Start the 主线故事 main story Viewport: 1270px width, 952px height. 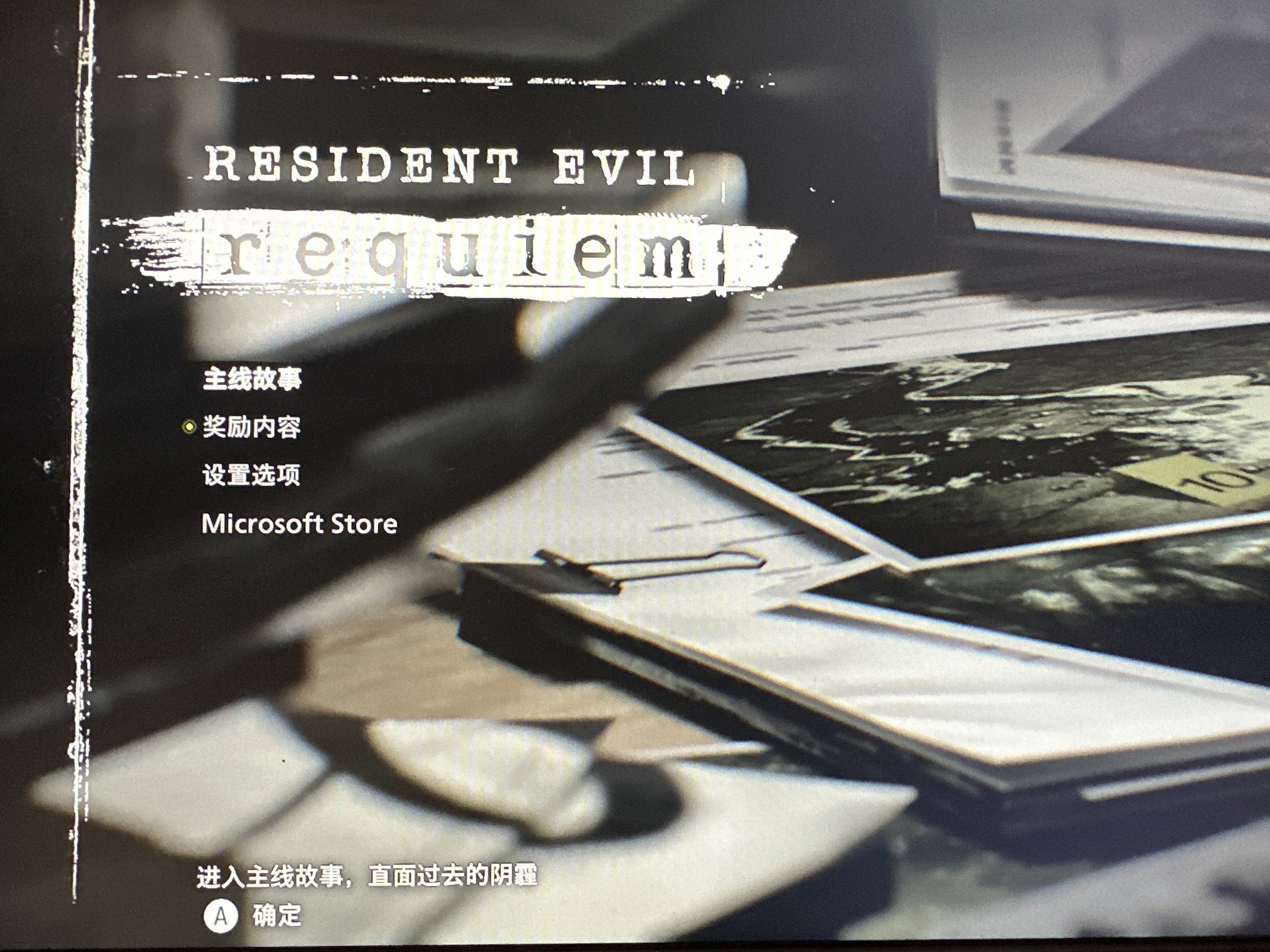pos(252,379)
